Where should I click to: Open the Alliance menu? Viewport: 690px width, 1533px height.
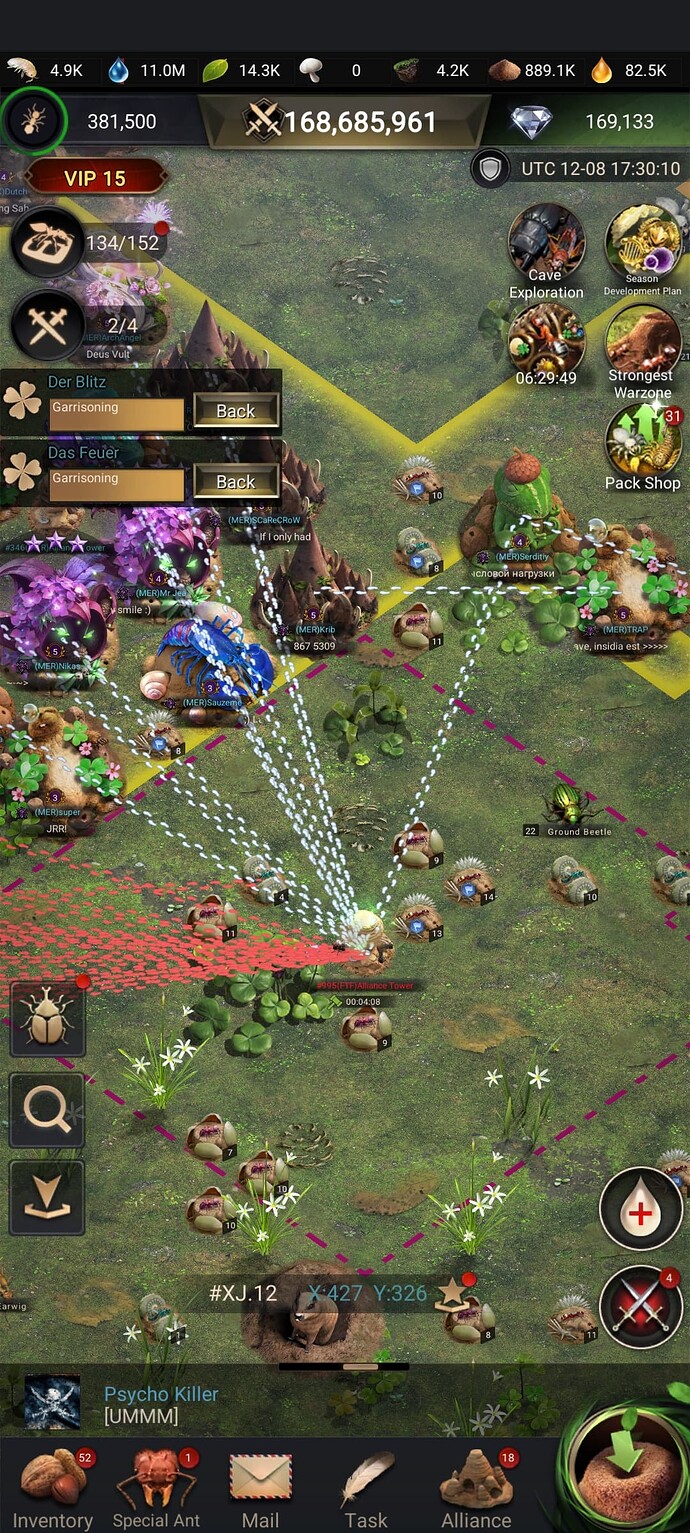[476, 1489]
